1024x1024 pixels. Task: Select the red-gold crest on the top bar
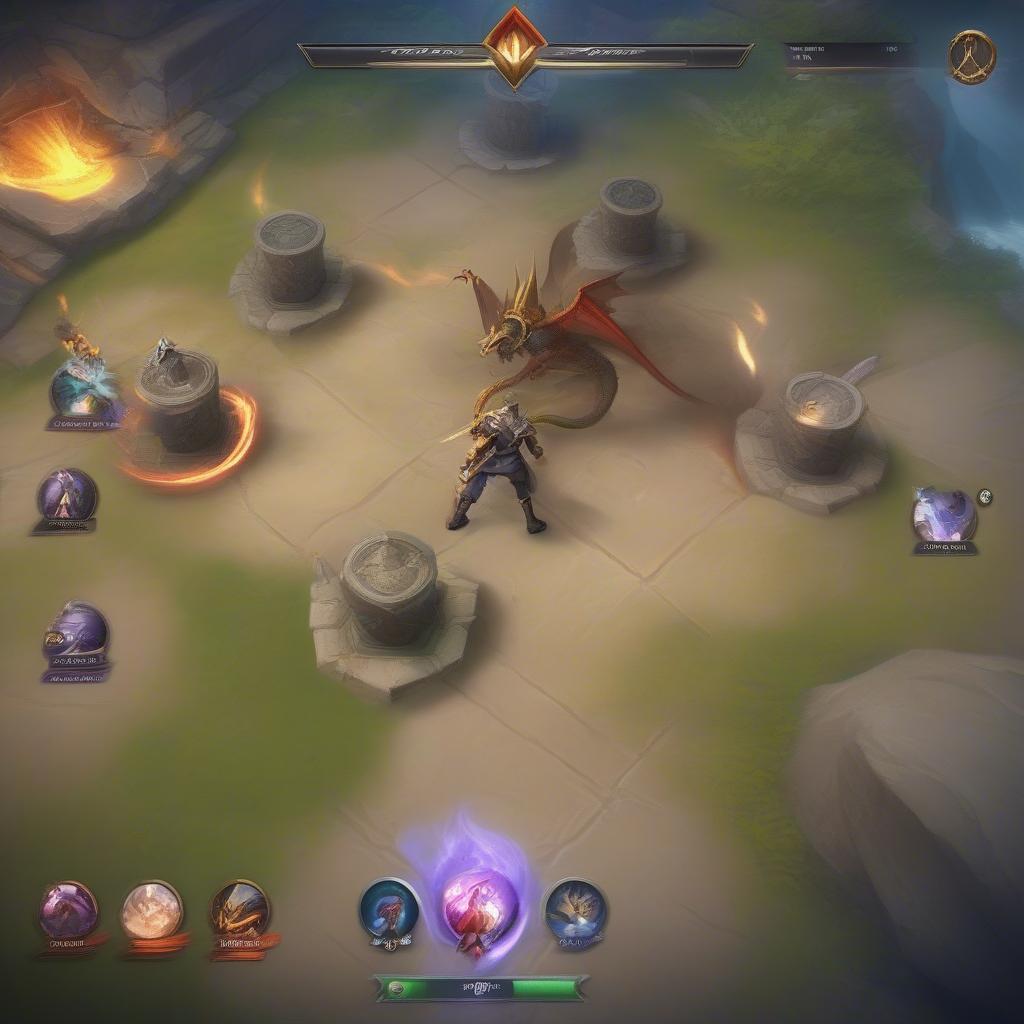(x=515, y=44)
